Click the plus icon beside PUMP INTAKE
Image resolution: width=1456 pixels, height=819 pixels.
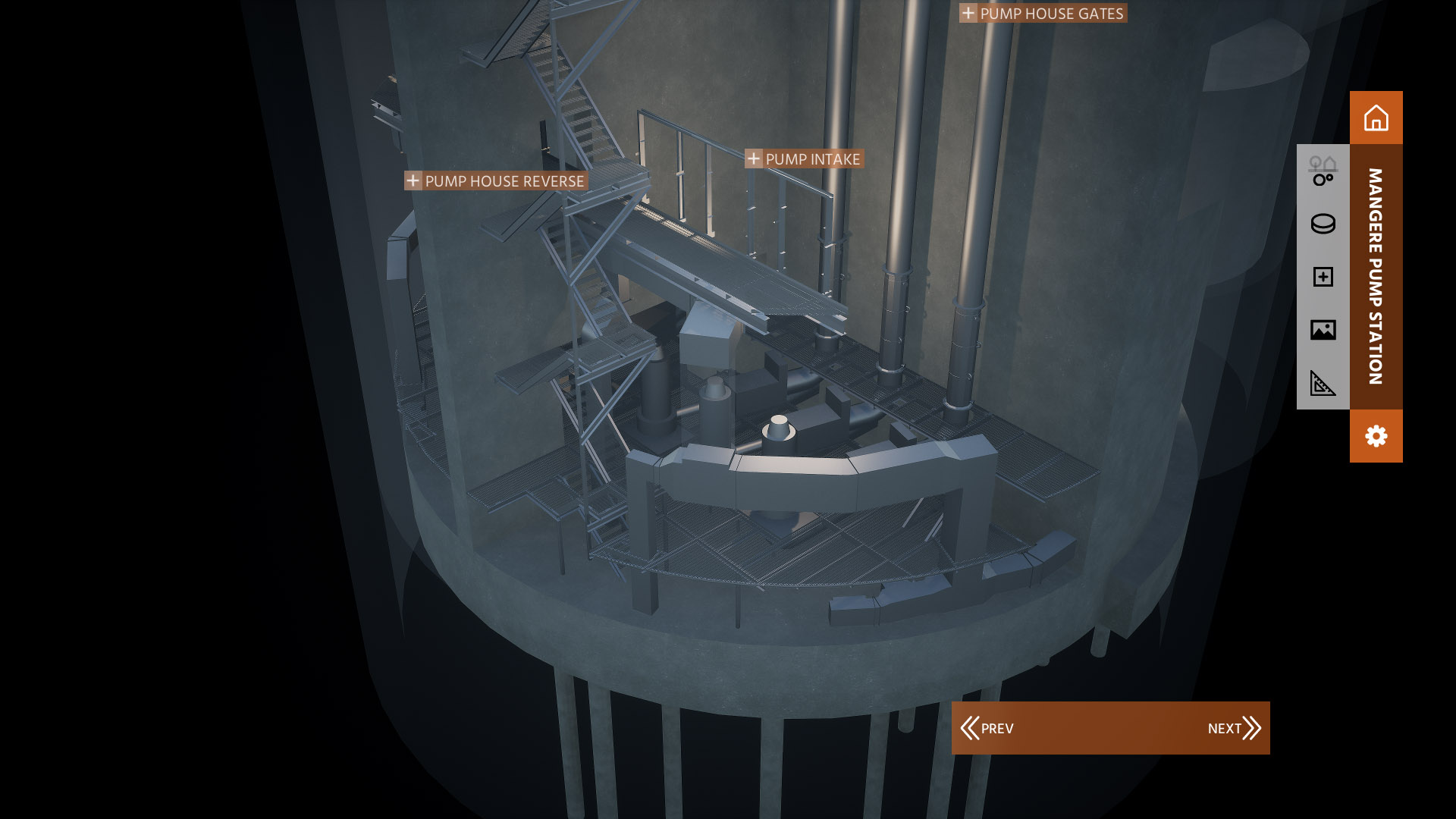754,159
